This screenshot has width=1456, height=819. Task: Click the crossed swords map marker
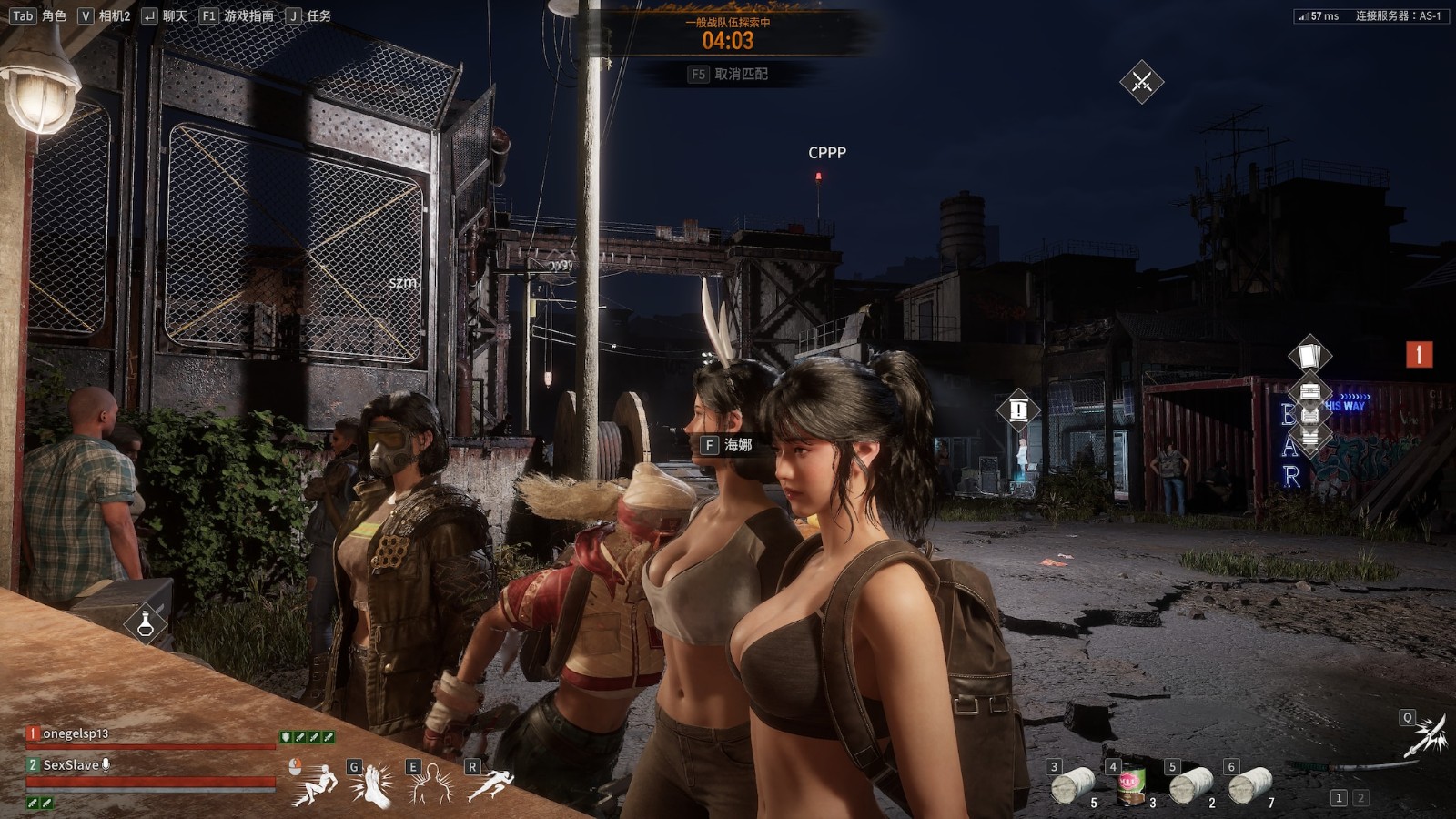click(1141, 82)
